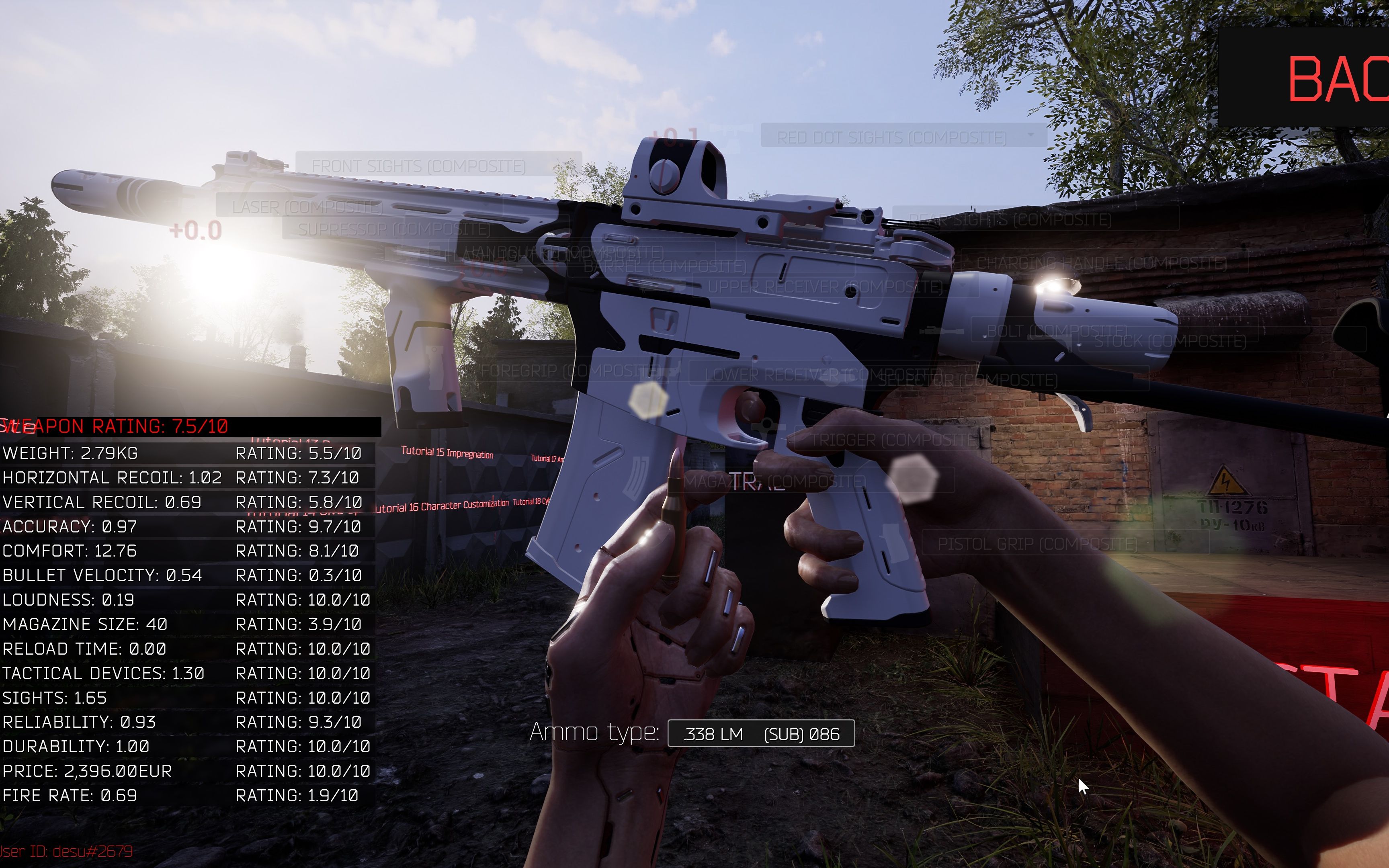This screenshot has width=1389, height=868.
Task: Open the Red Dot Sights dropdown
Action: point(903,137)
